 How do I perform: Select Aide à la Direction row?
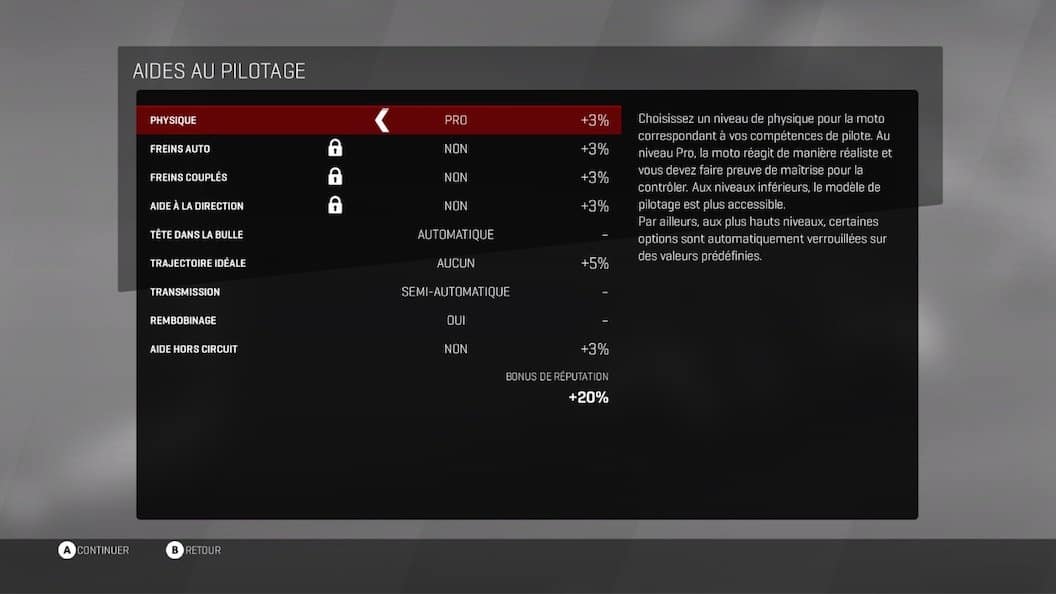click(x=378, y=206)
